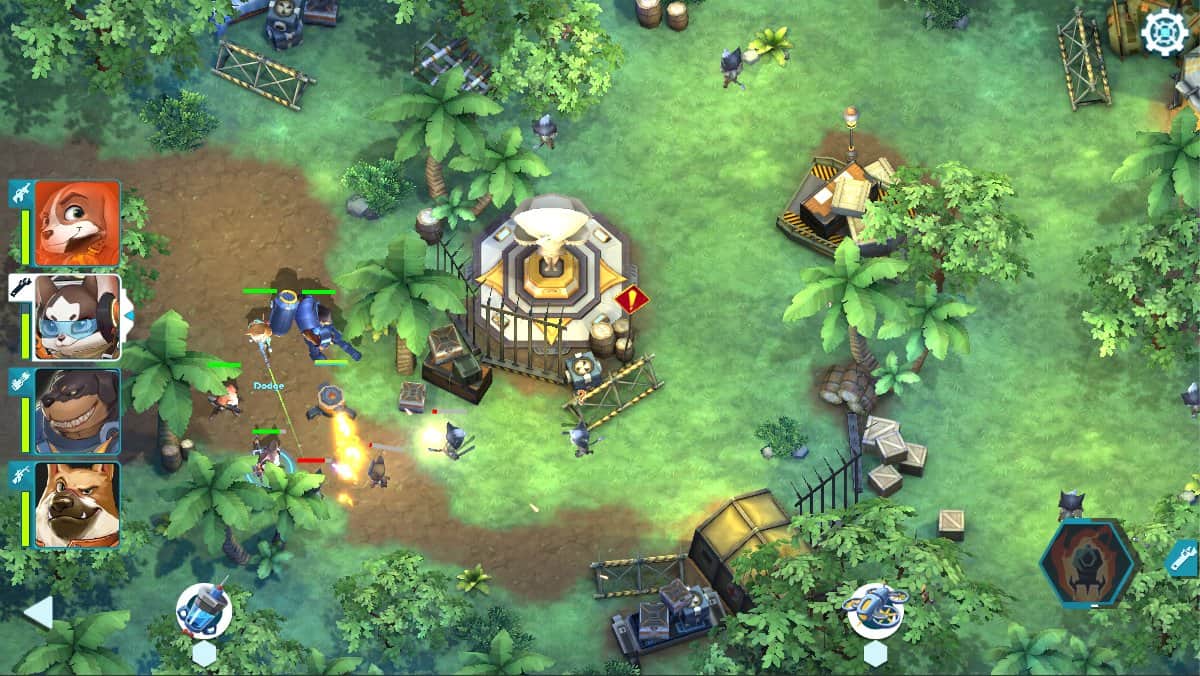The height and width of the screenshot is (676, 1200).
Task: Activate the hexagonal special ability icon
Action: pyautogui.click(x=1089, y=564)
